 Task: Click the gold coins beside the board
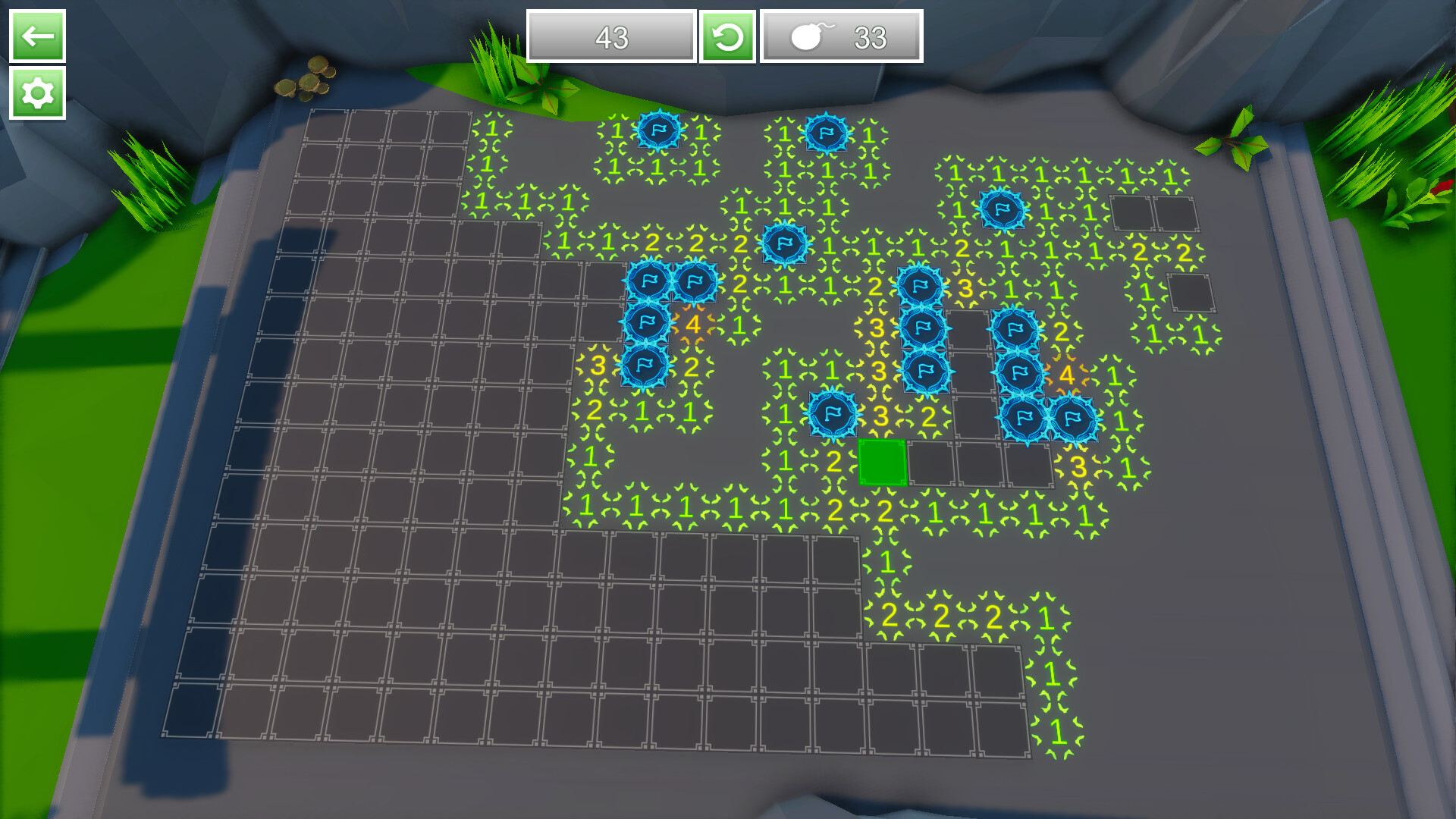click(x=307, y=80)
